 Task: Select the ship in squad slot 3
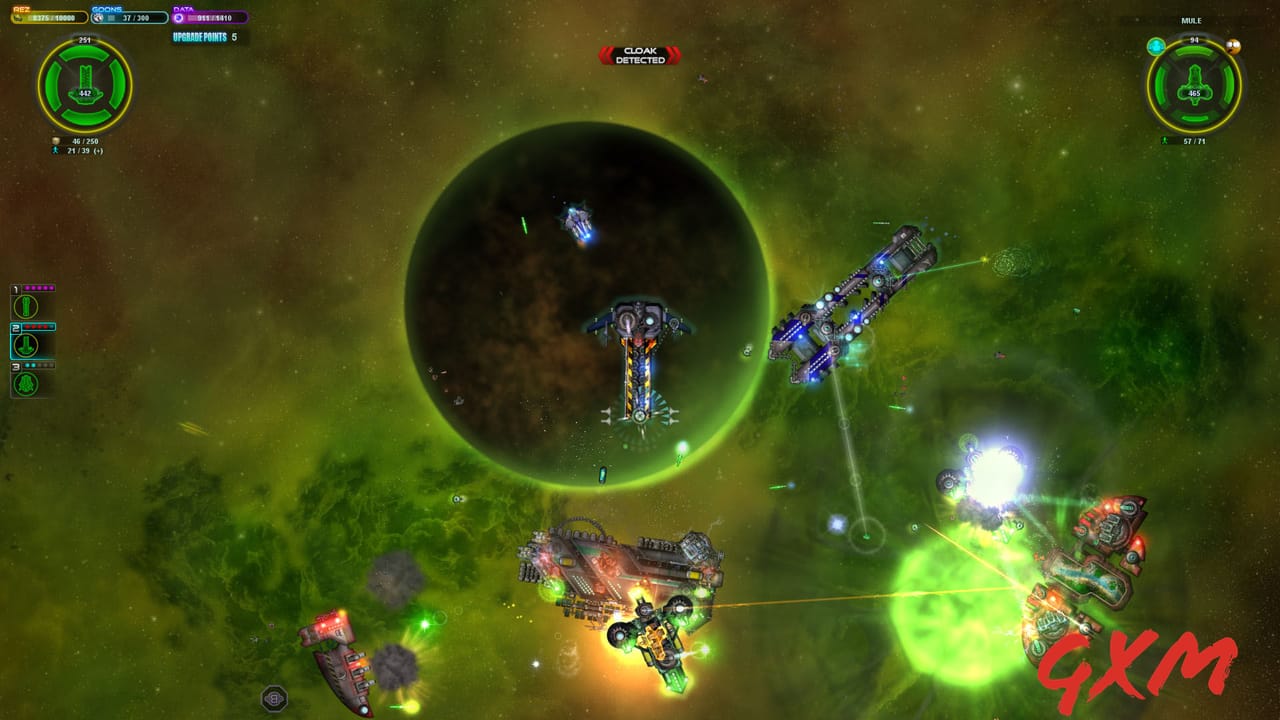(25, 385)
